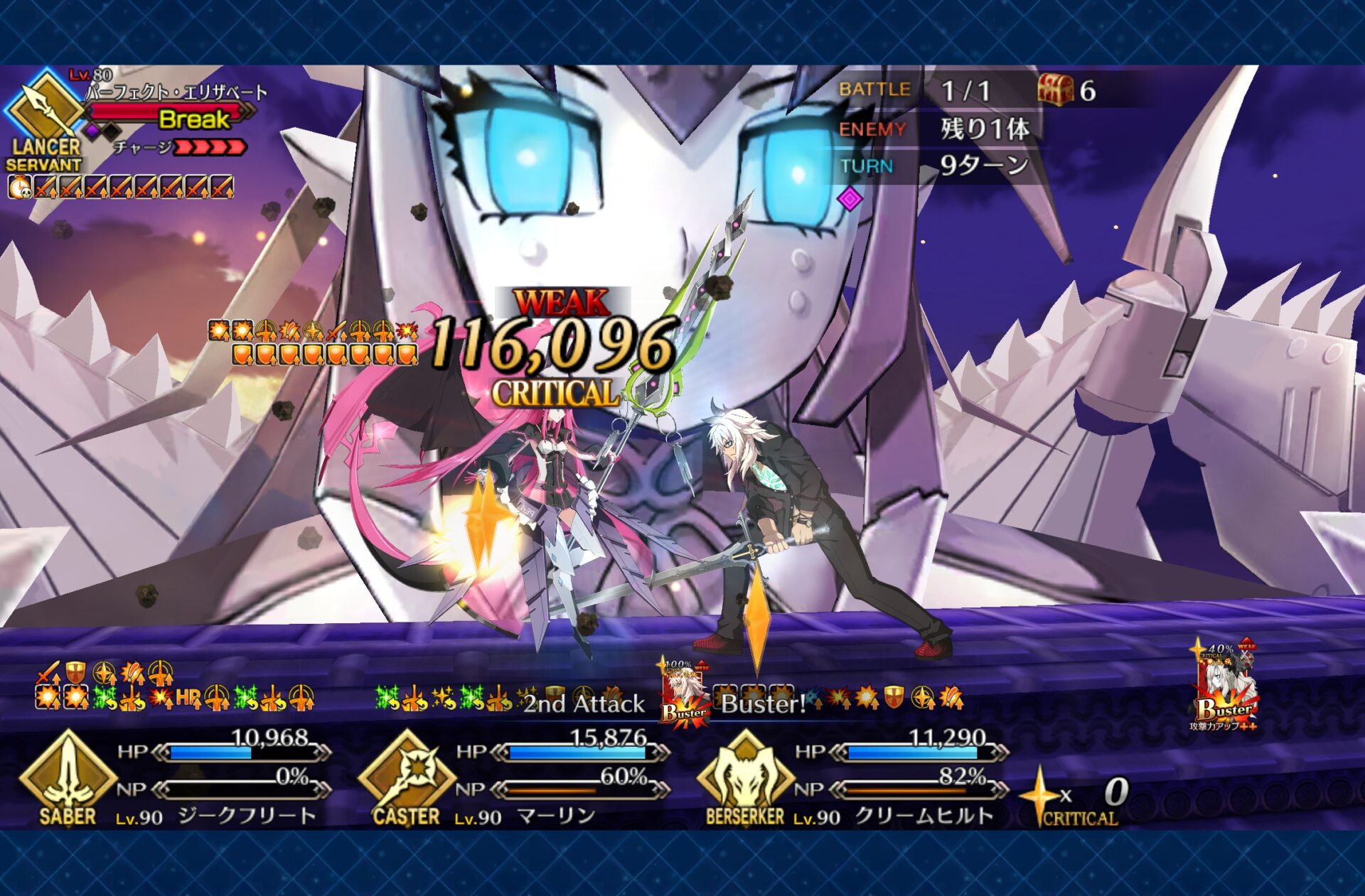This screenshot has width=1365, height=896.
Task: Open Kriemhild's Berserker class icon
Action: click(x=744, y=774)
